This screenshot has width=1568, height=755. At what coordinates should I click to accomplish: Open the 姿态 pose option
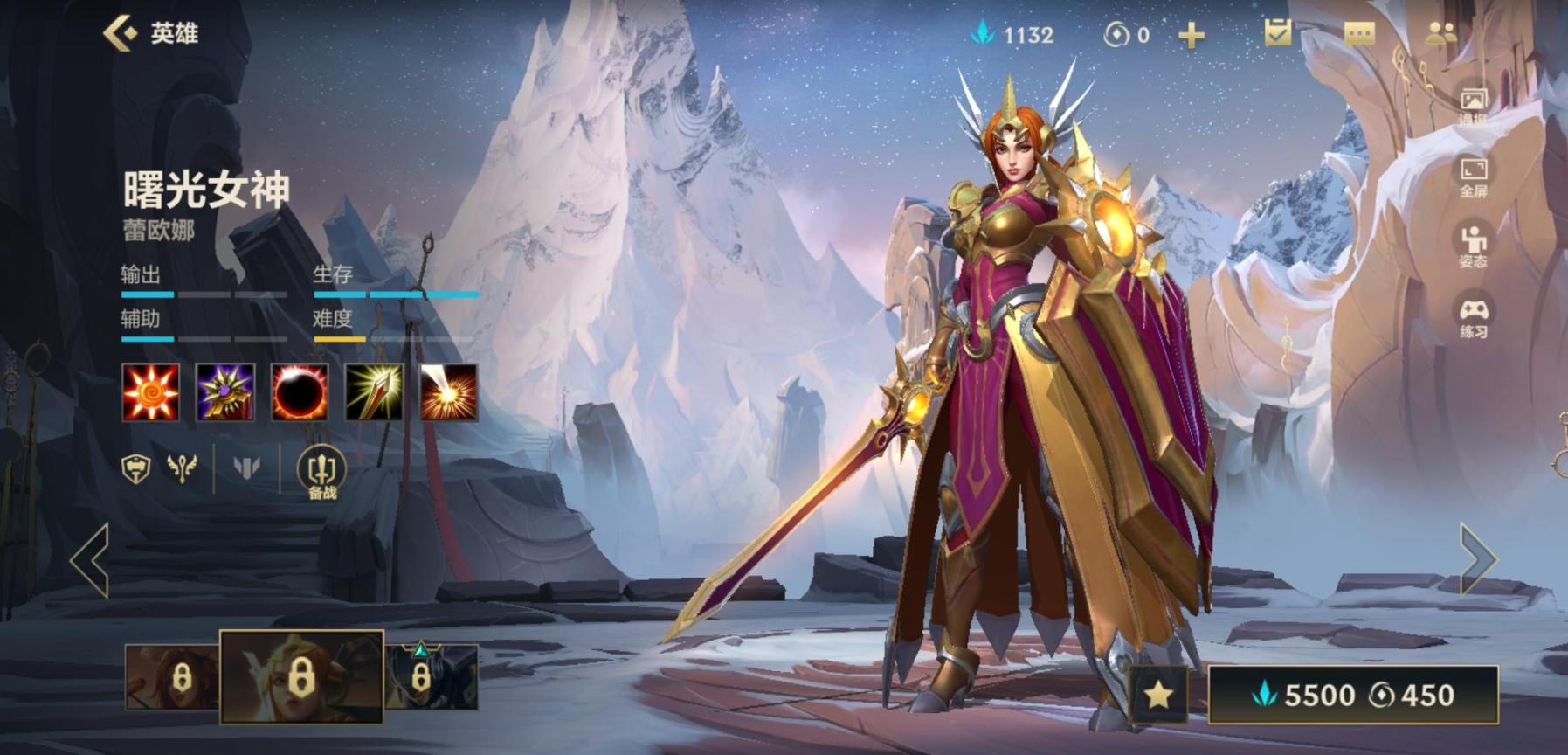coord(1473,246)
